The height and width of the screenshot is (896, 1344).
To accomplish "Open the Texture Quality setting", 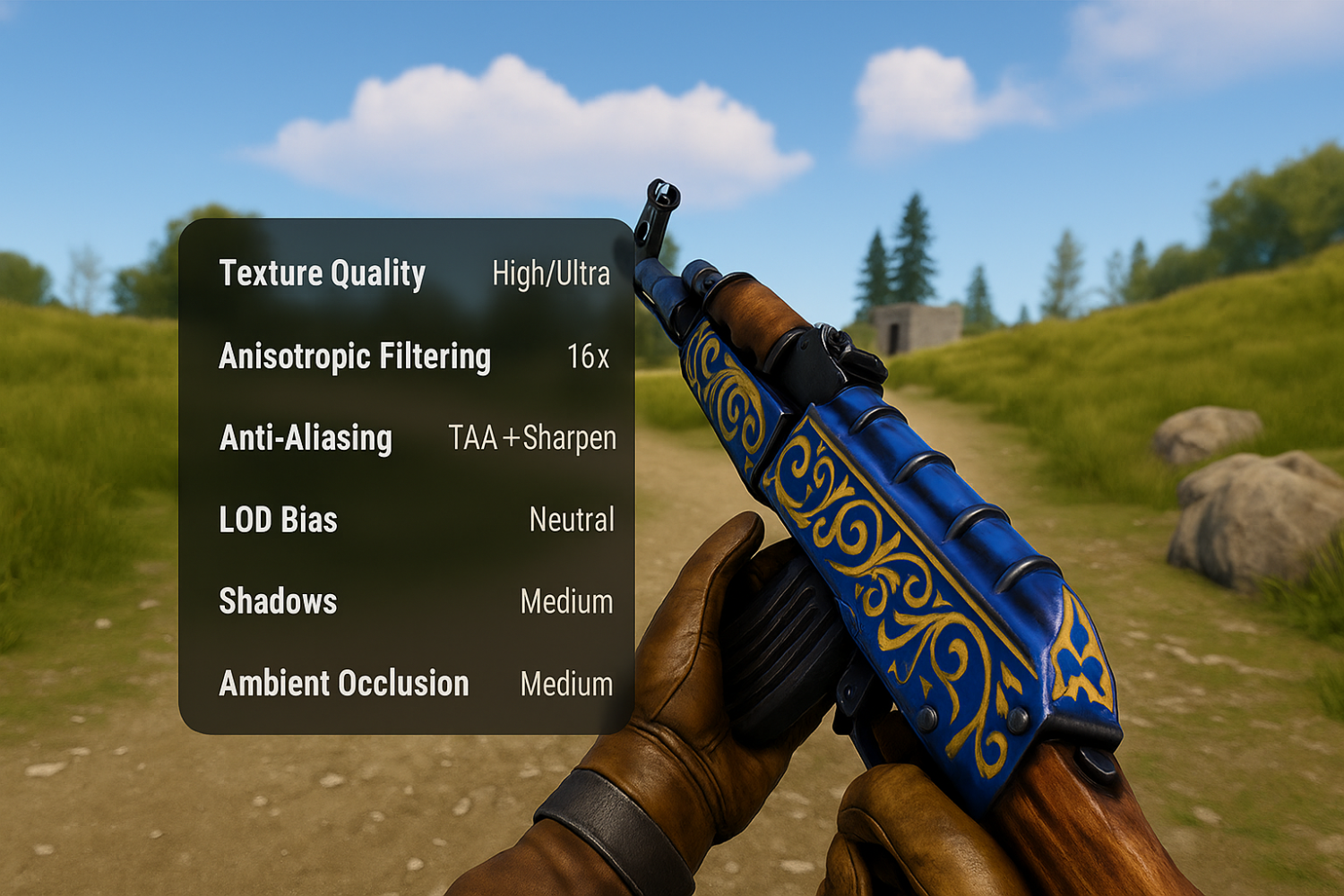I will (322, 274).
